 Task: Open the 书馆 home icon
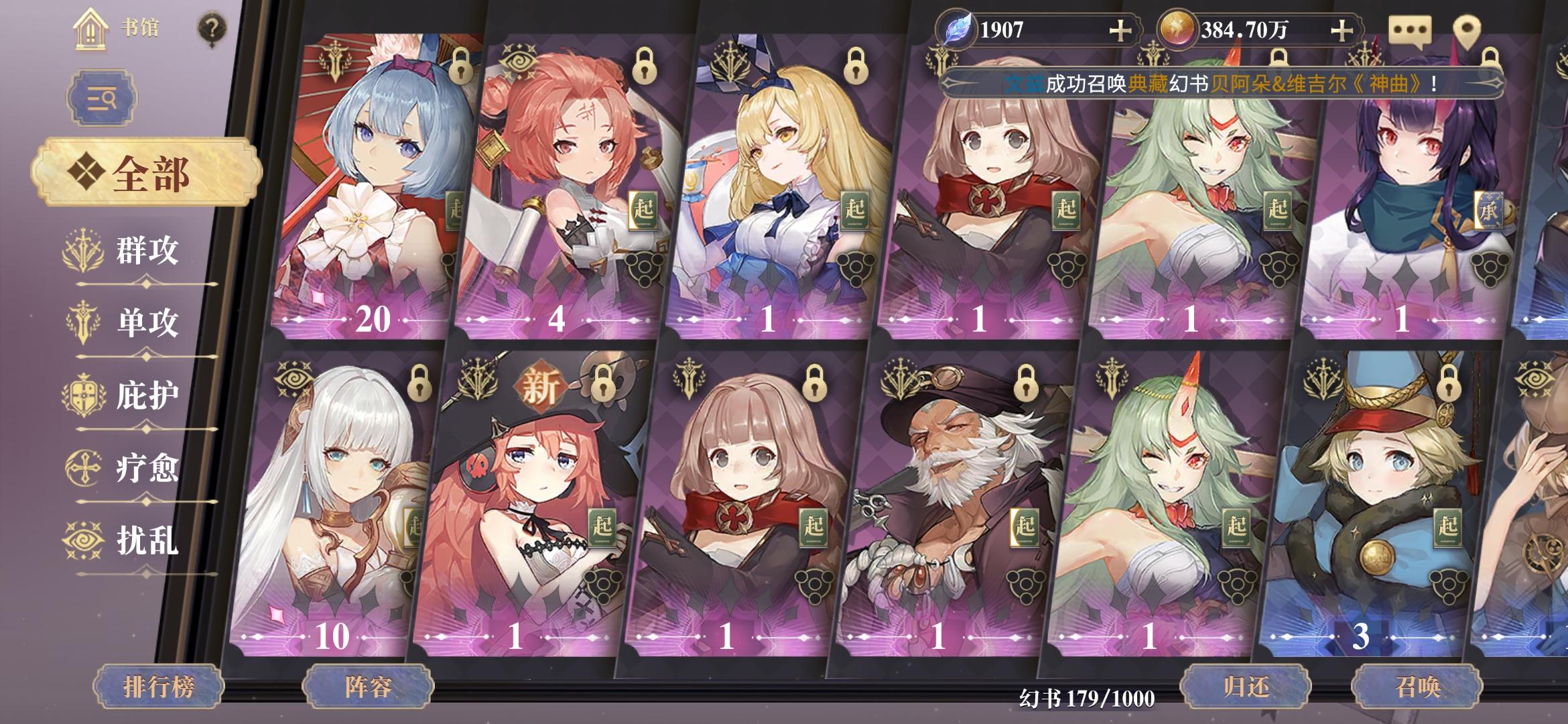pos(90,27)
